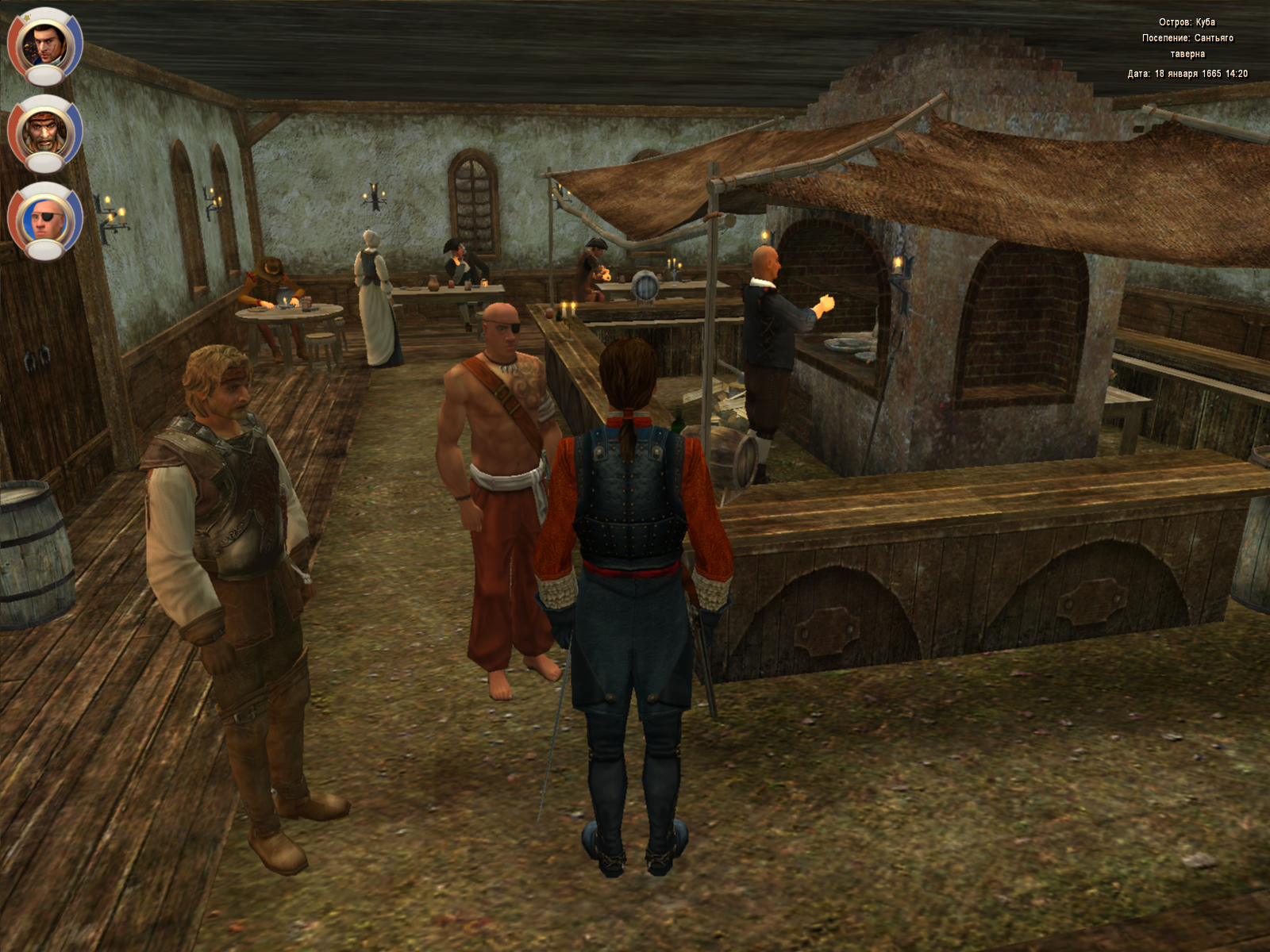Click the date line '18 января 1665 14:20'

point(1189,73)
